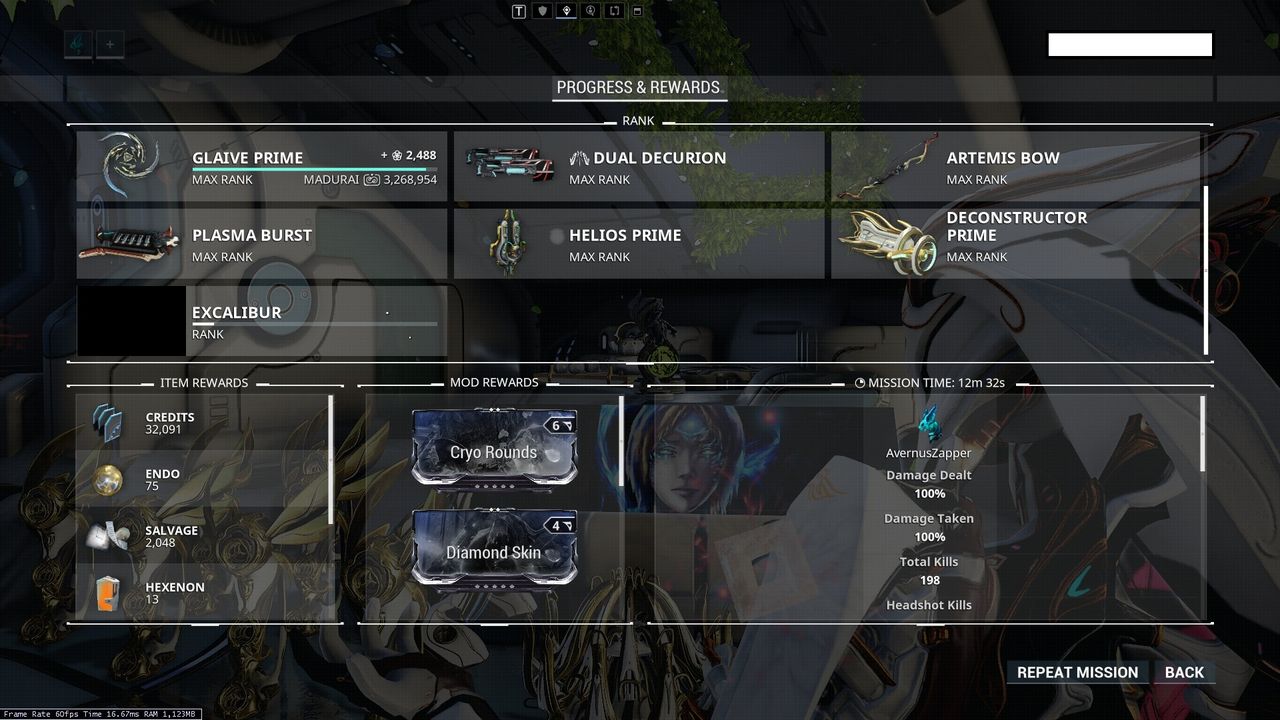
Task: Open the friends menu icon in the toolbar
Action: click(589, 10)
